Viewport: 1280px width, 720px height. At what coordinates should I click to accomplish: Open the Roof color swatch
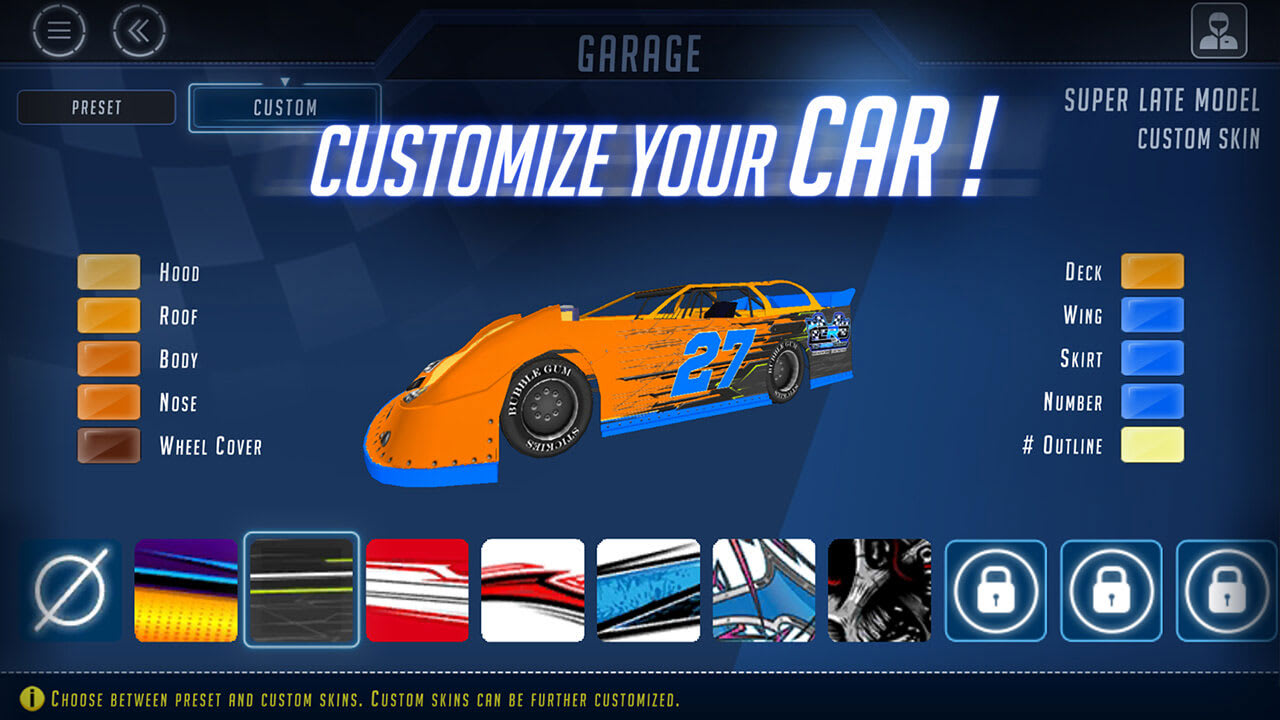(x=108, y=314)
